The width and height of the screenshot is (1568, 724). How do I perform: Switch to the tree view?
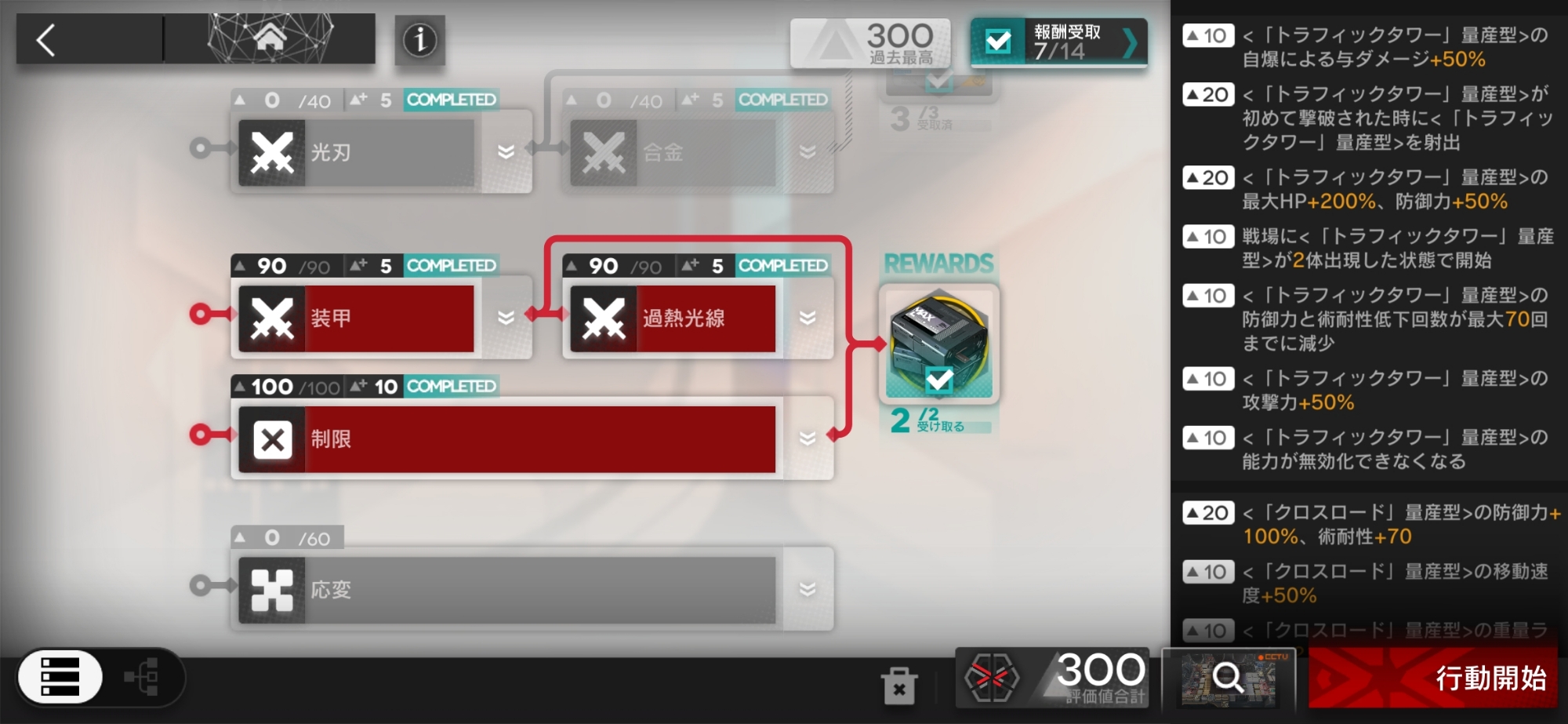tap(143, 677)
